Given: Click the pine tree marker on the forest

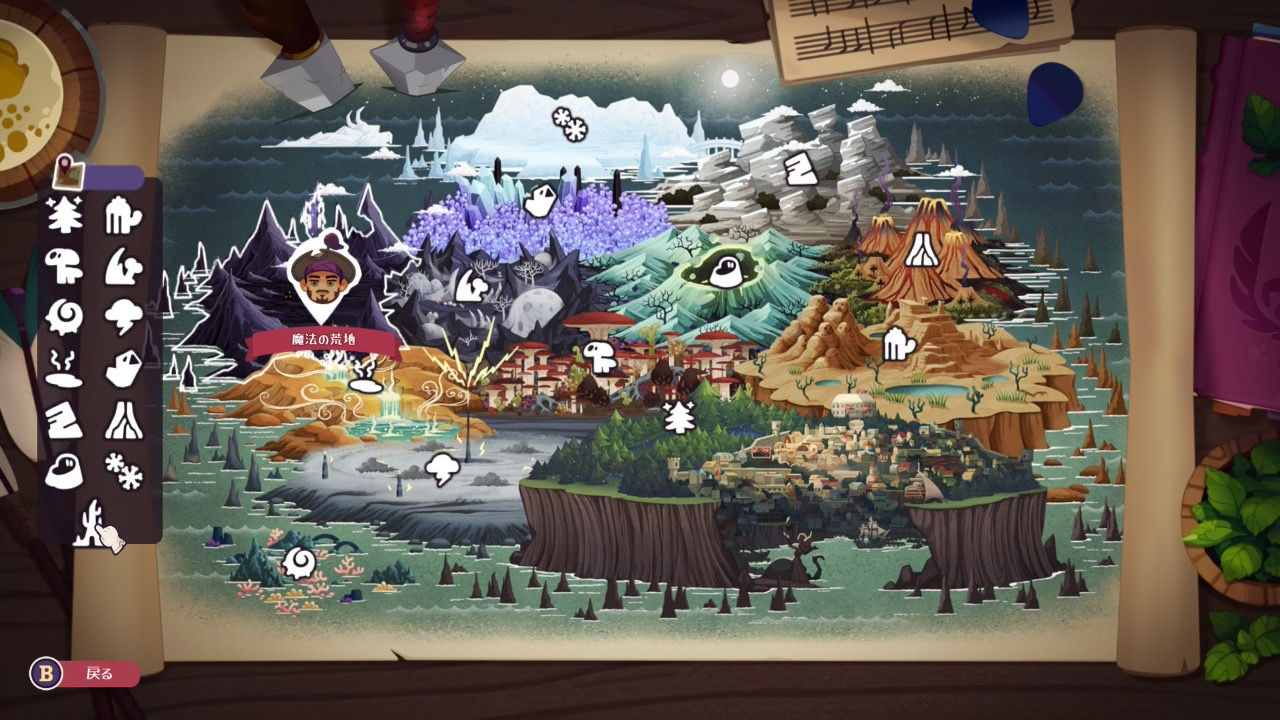Looking at the screenshot, I should point(680,416).
